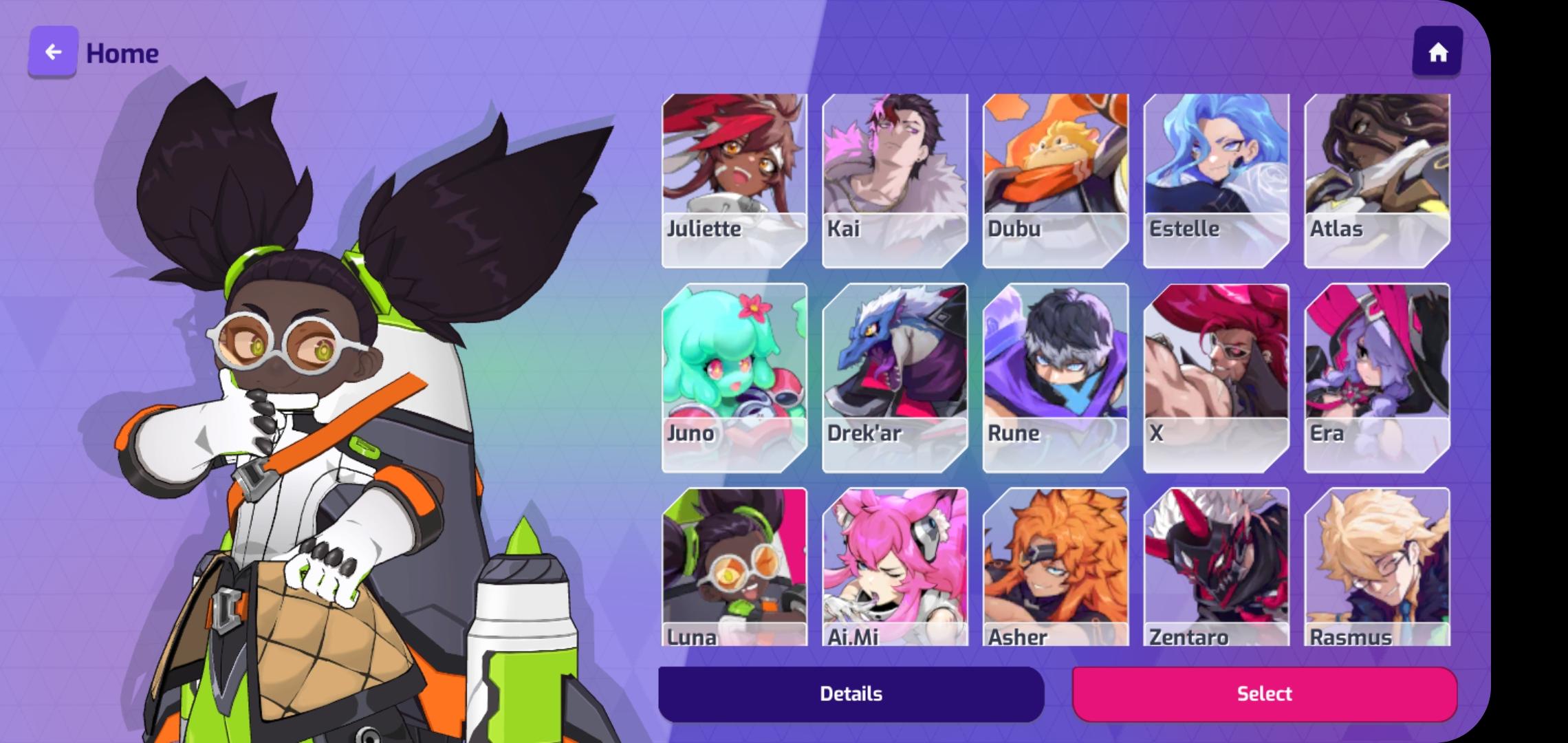
Task: Open the Details panel for the selected character
Action: click(x=851, y=693)
